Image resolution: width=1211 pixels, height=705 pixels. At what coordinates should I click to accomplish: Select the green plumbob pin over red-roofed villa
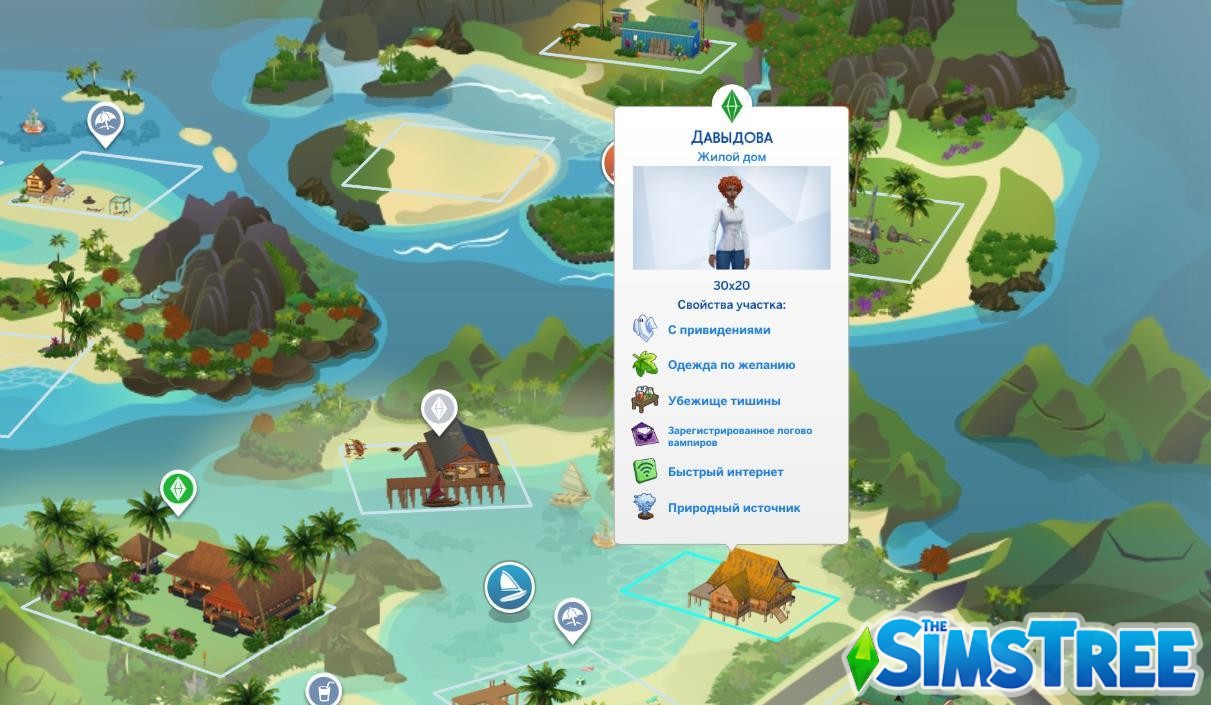pos(178,490)
